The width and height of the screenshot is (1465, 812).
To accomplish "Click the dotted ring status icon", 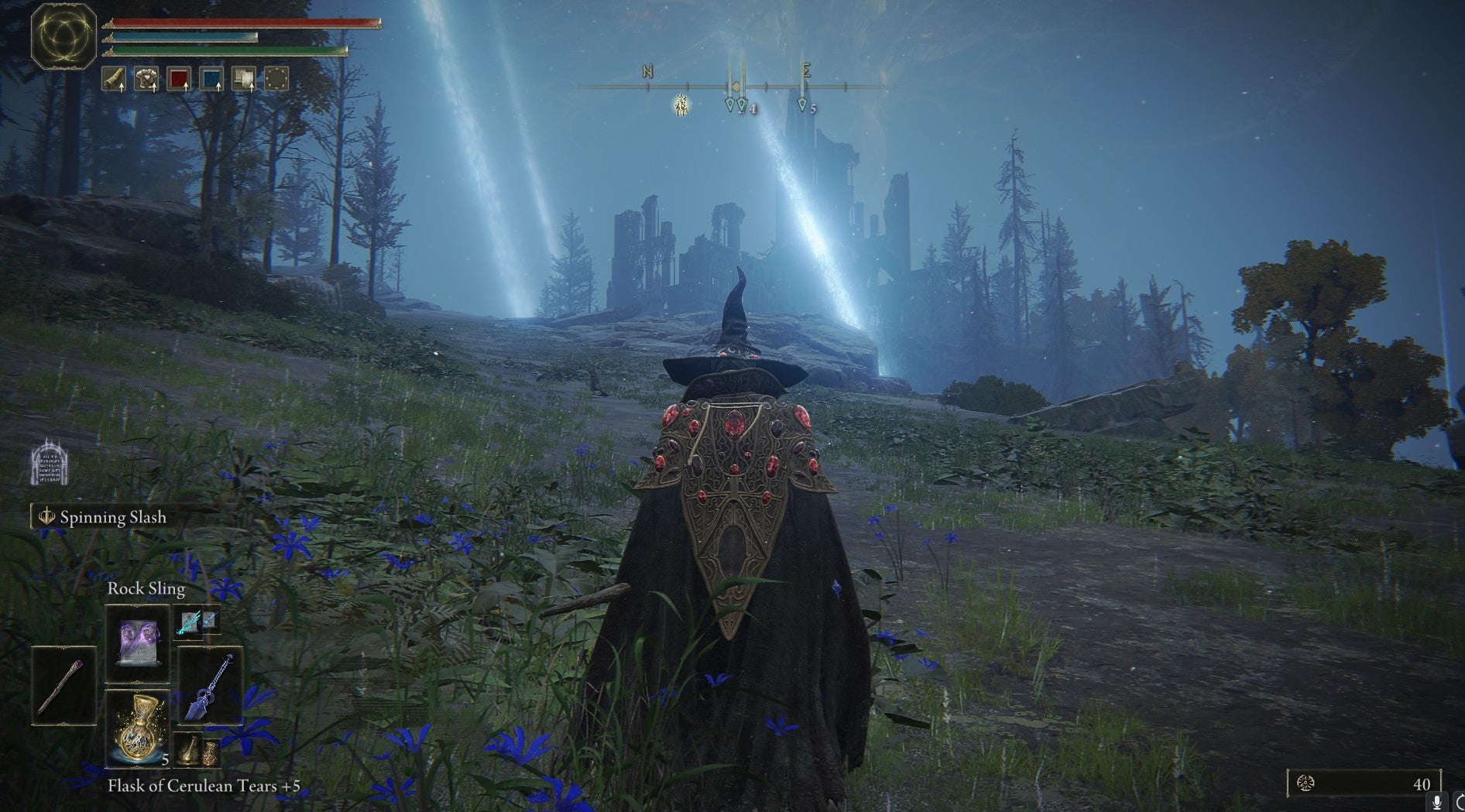I will tap(276, 79).
